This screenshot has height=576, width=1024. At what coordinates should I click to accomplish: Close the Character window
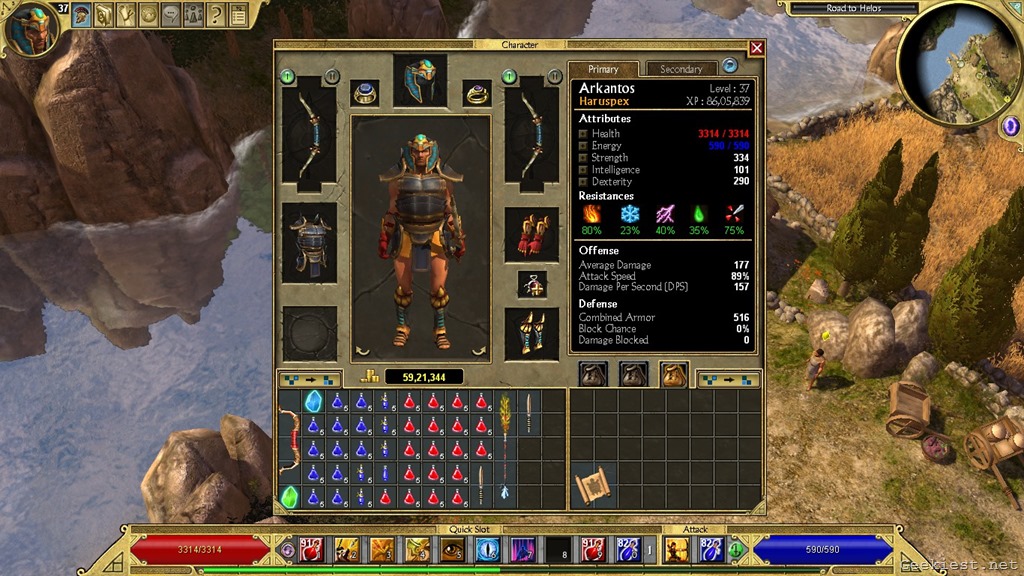coord(756,48)
